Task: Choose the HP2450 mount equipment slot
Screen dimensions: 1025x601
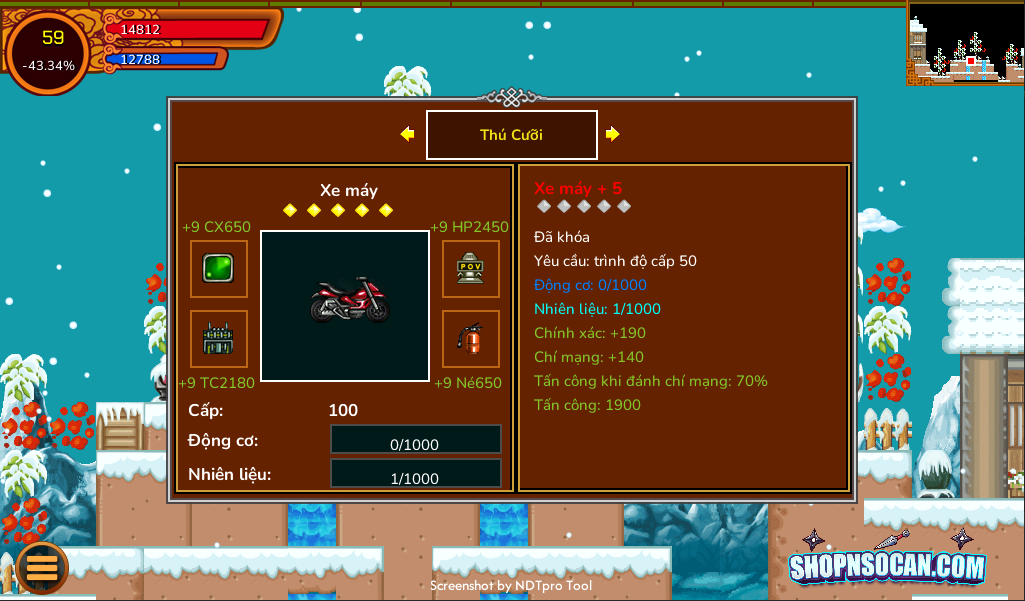Action: click(x=471, y=269)
